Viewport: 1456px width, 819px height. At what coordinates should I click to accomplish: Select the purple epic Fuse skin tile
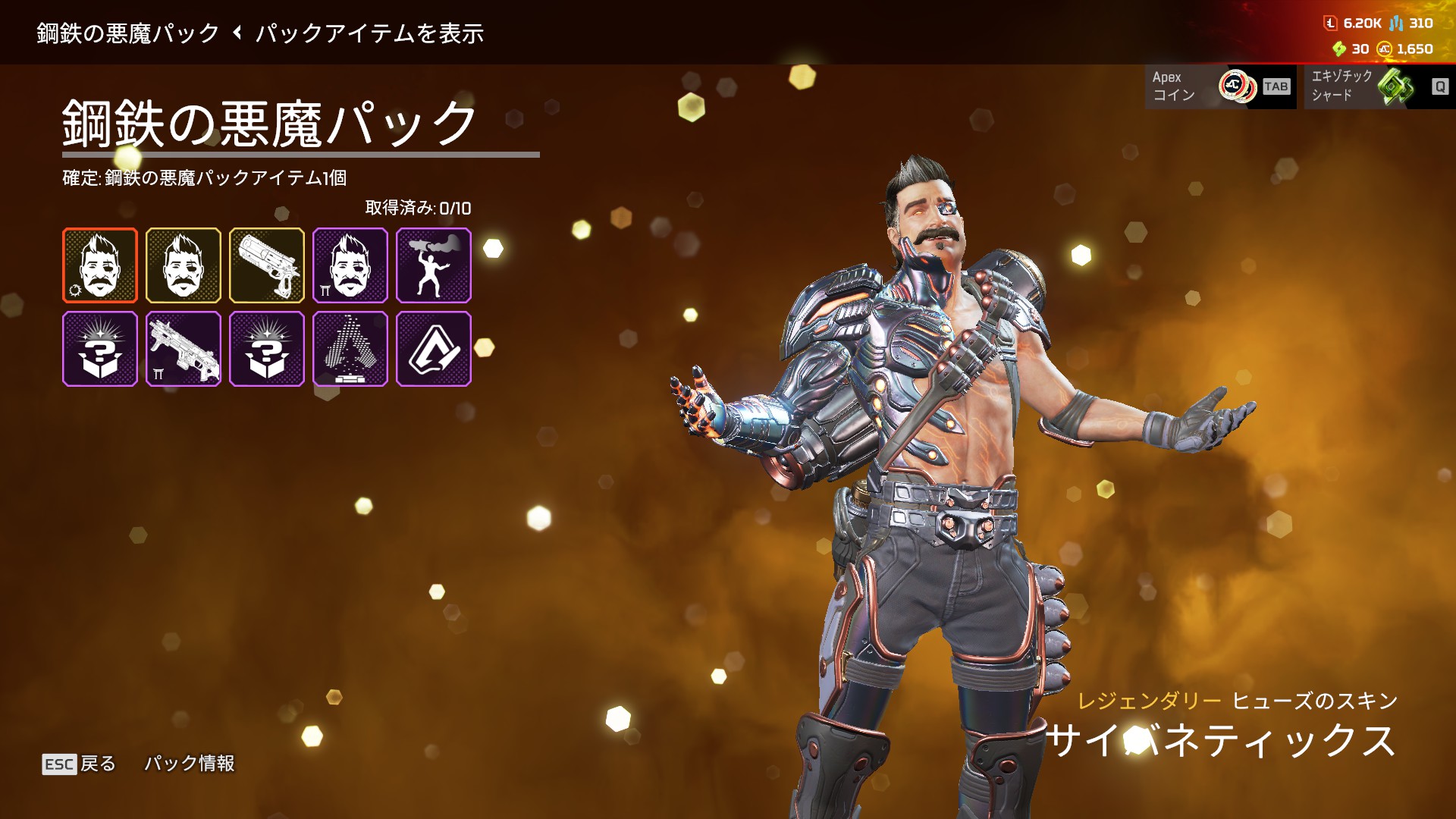pos(350,265)
